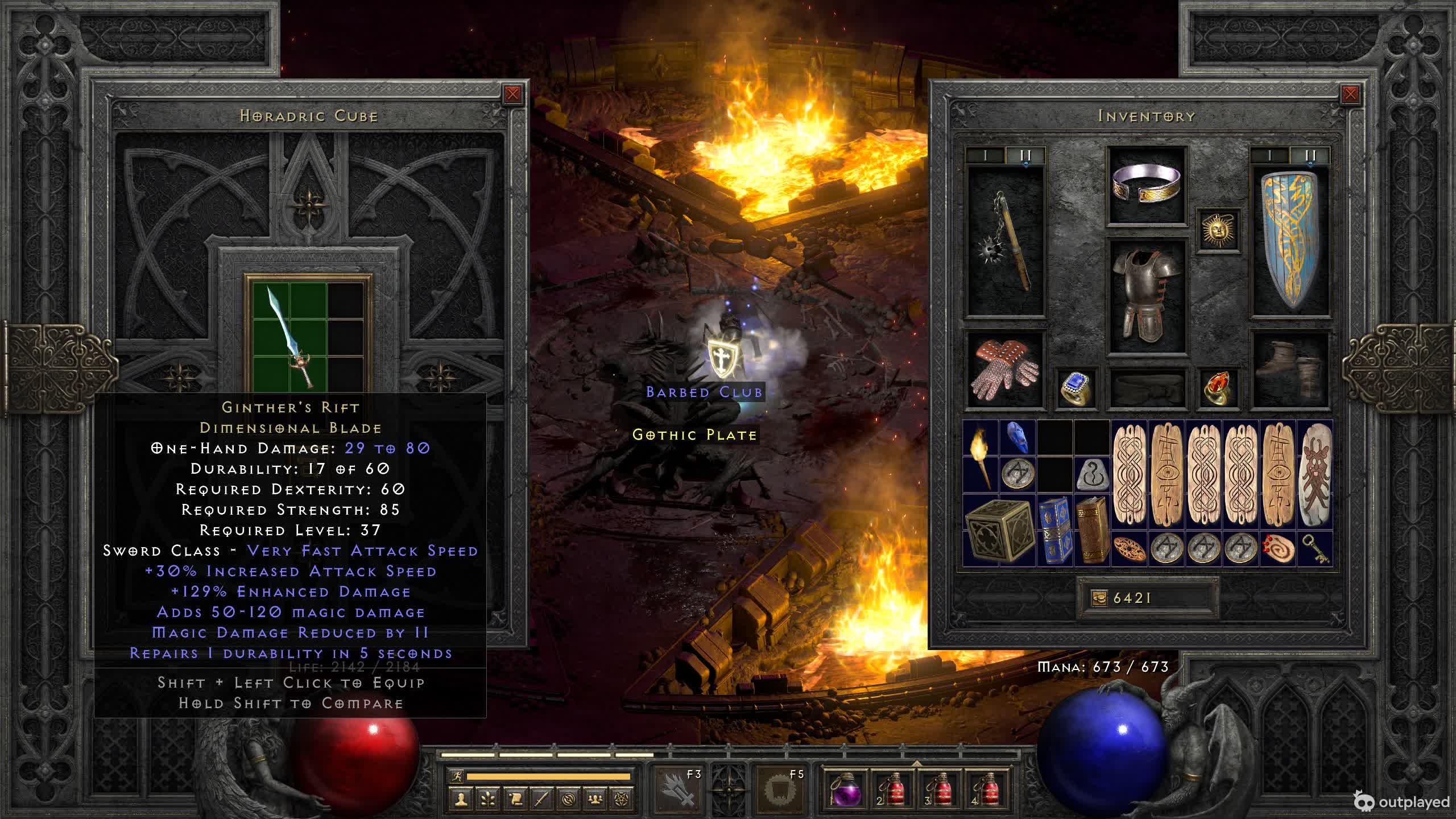Viewport: 1456px width, 819px height.
Task: Select the sun-face amulet slot
Action: click(x=1218, y=230)
